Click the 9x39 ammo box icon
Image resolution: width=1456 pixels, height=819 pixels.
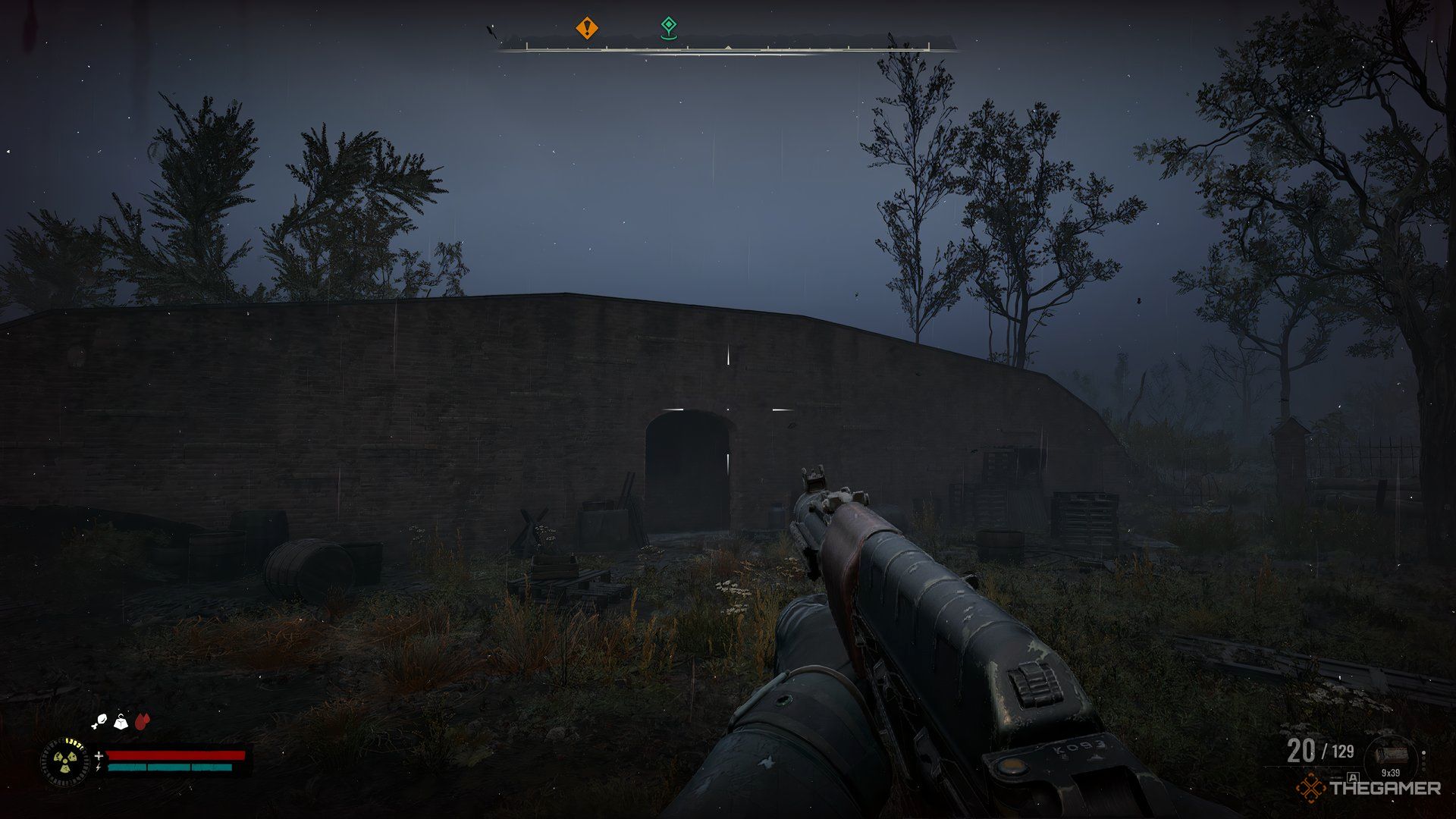(x=1392, y=754)
